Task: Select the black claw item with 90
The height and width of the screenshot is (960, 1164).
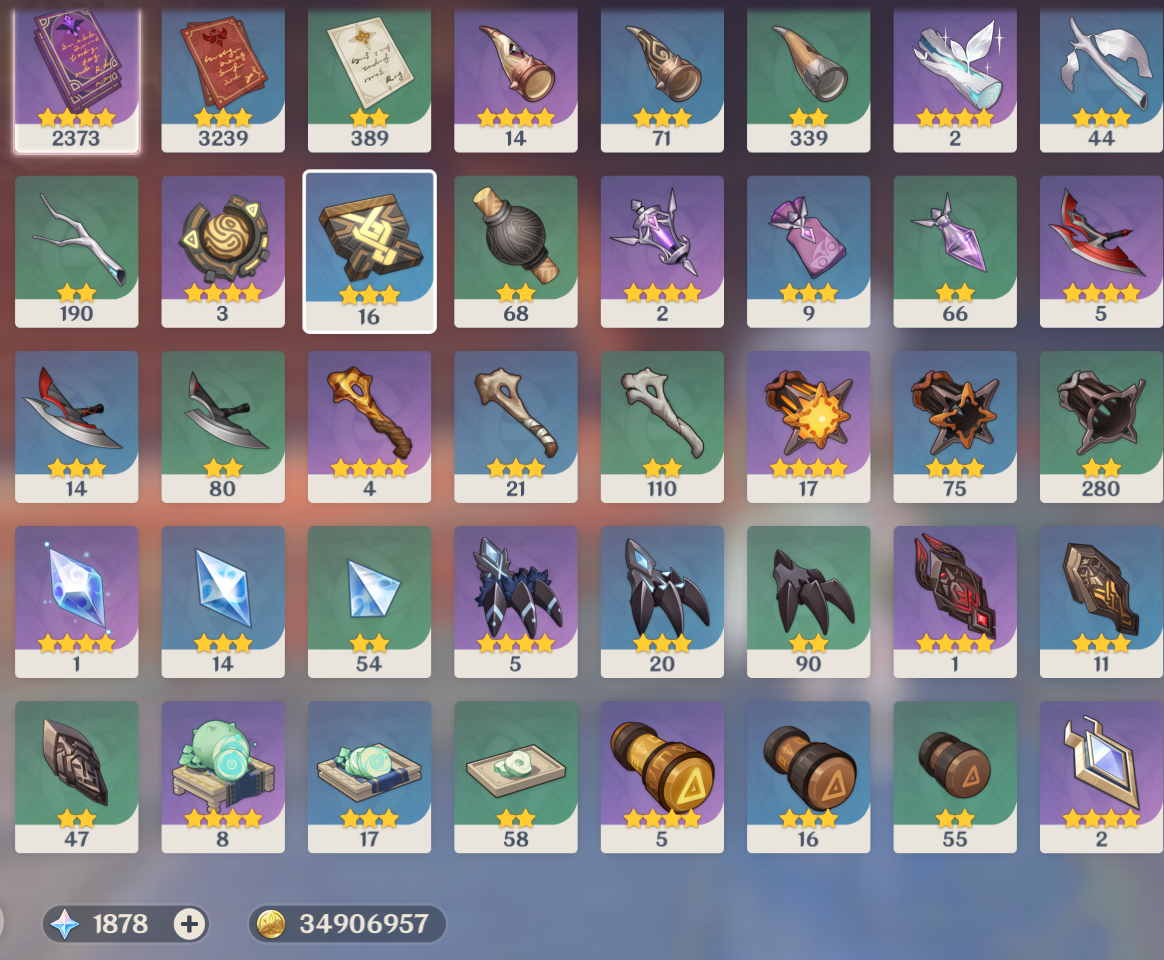Action: tap(808, 601)
